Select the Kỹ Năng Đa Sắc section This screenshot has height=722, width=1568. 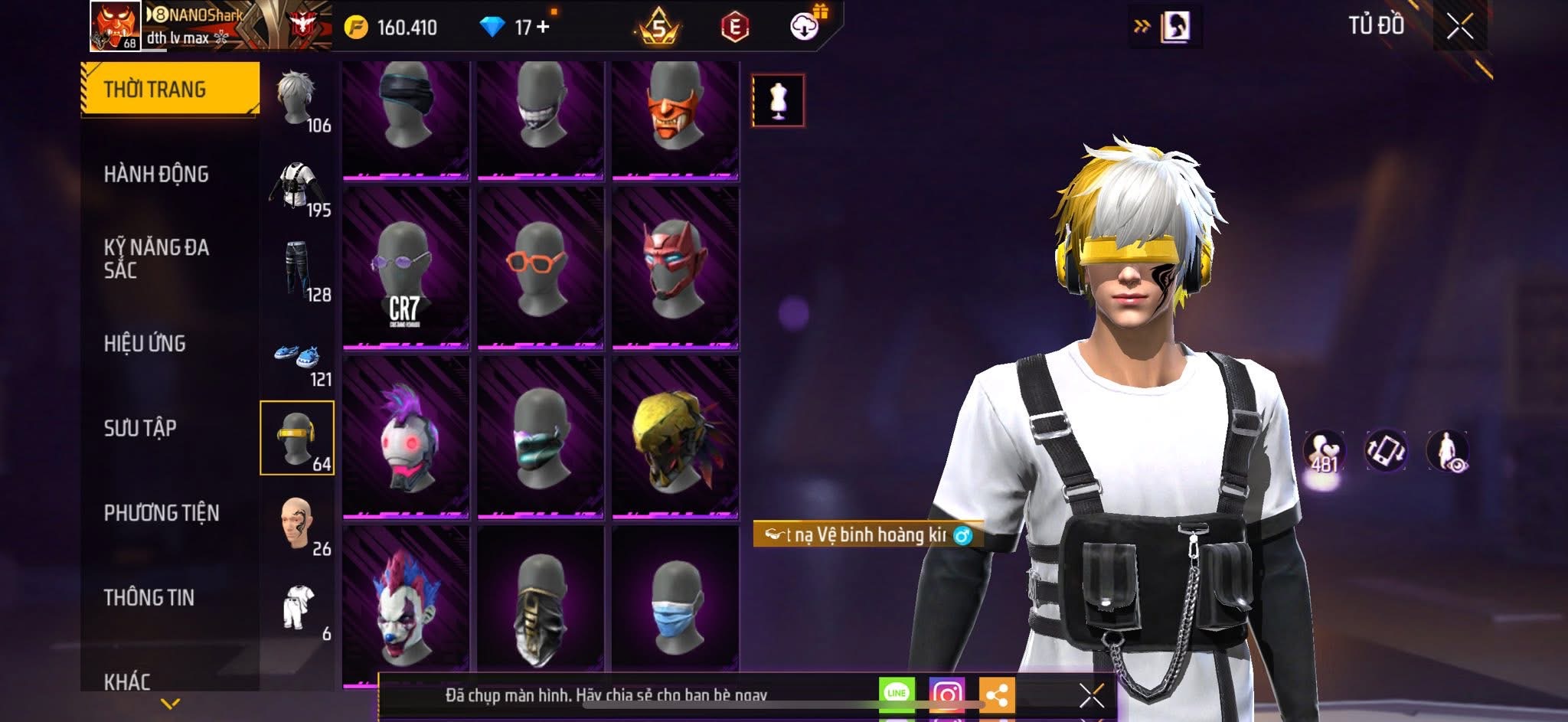click(156, 259)
